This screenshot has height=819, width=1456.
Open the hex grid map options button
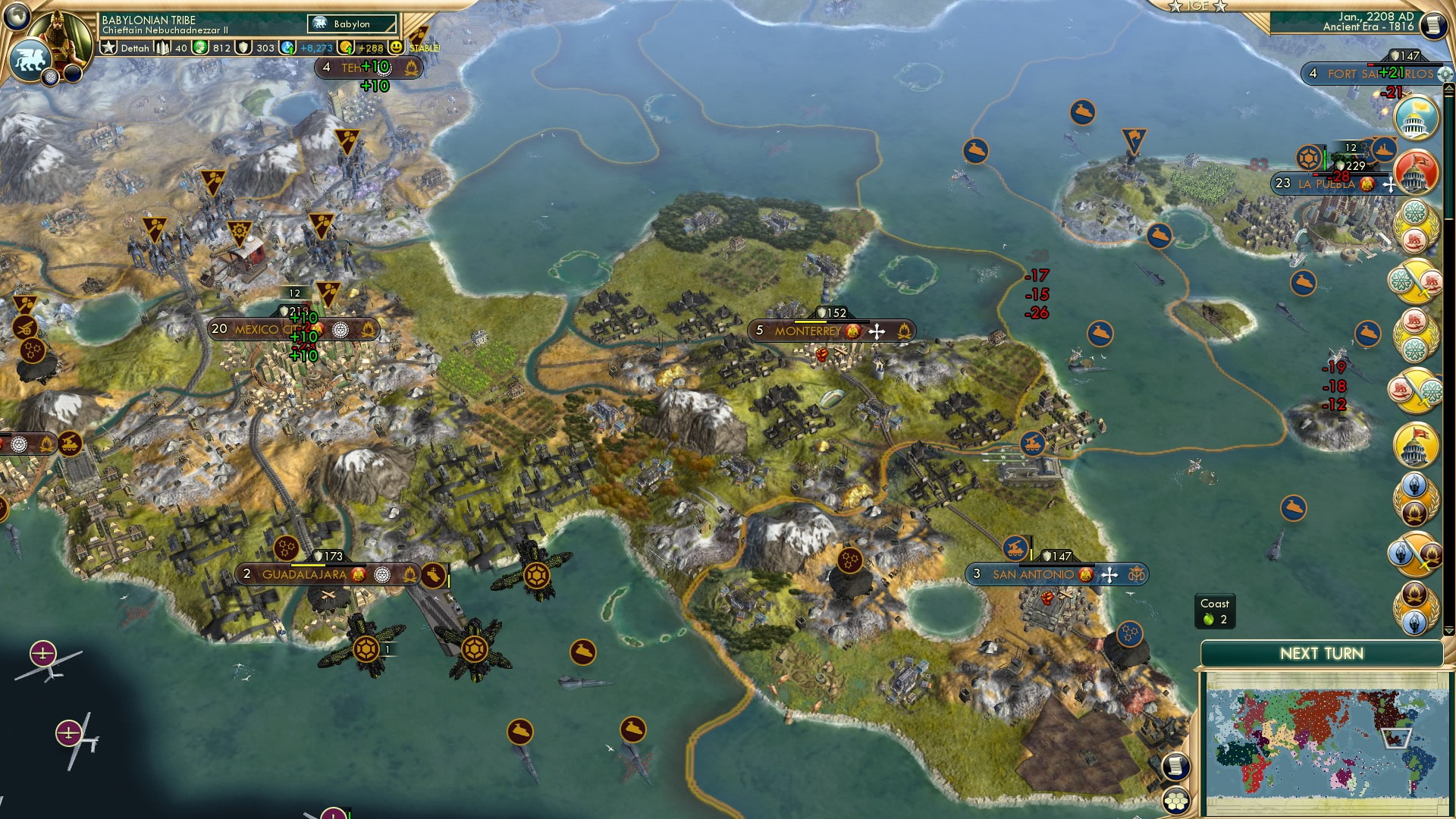pos(1176,800)
